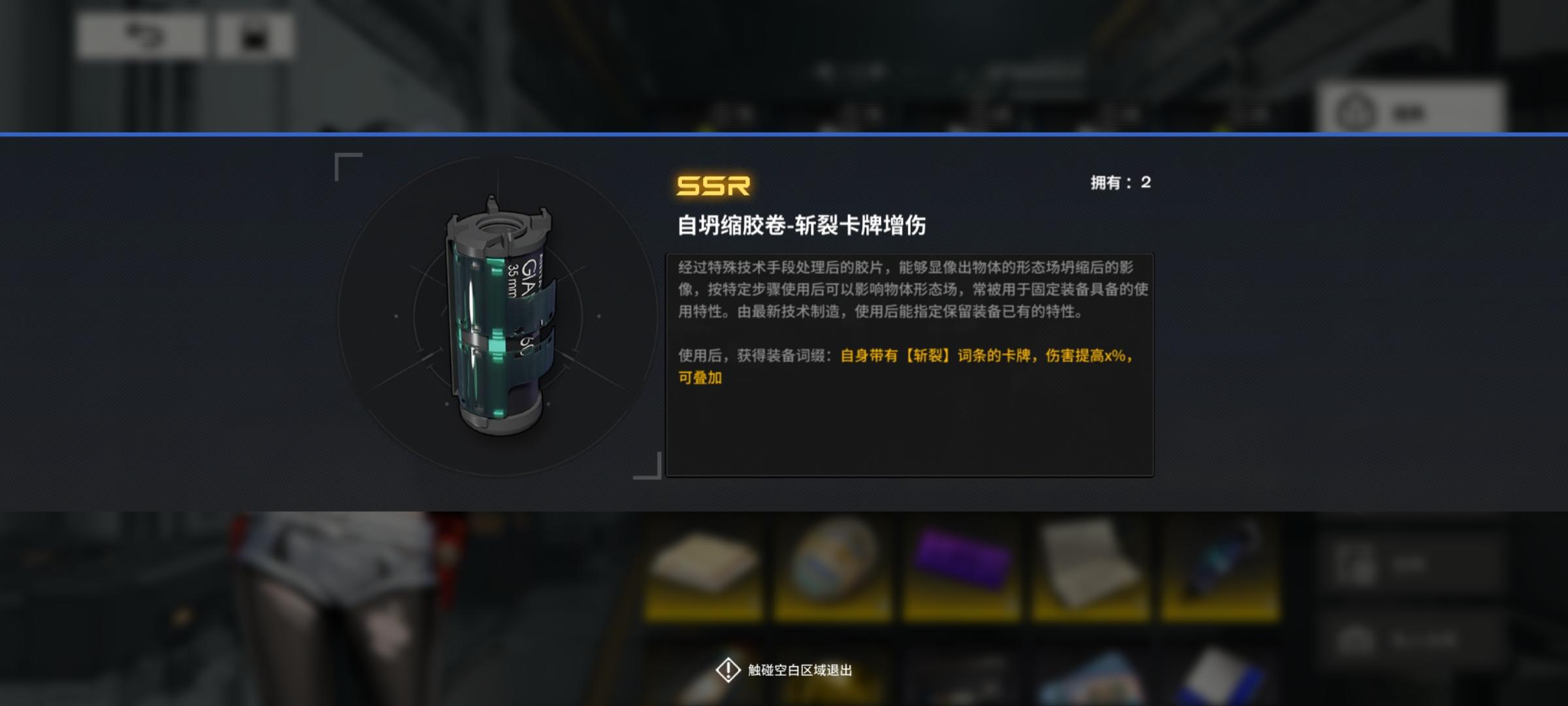
Task: Toggle the blue divider bar at top
Action: (784, 135)
